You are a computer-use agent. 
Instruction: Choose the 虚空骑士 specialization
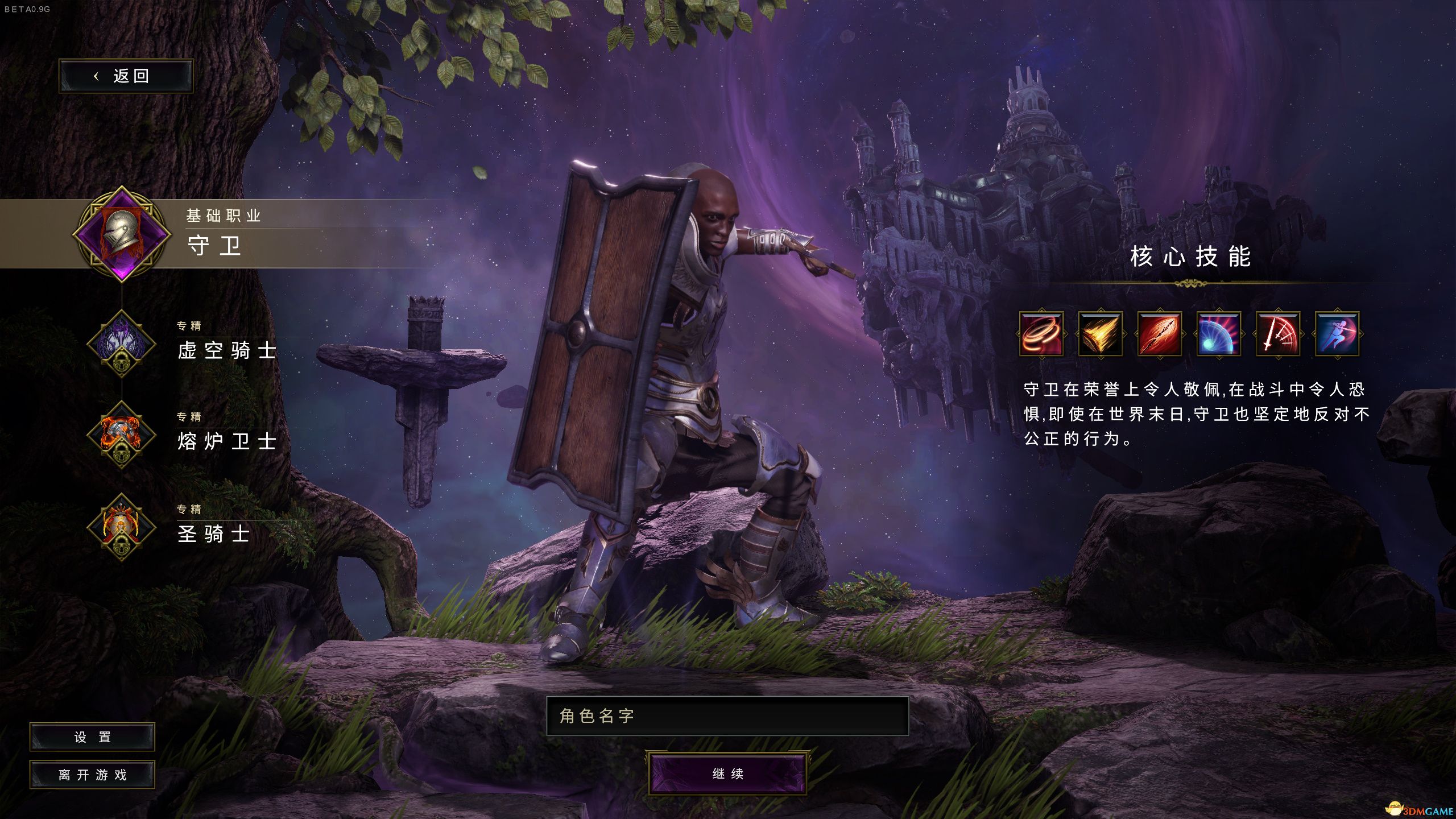click(x=226, y=350)
